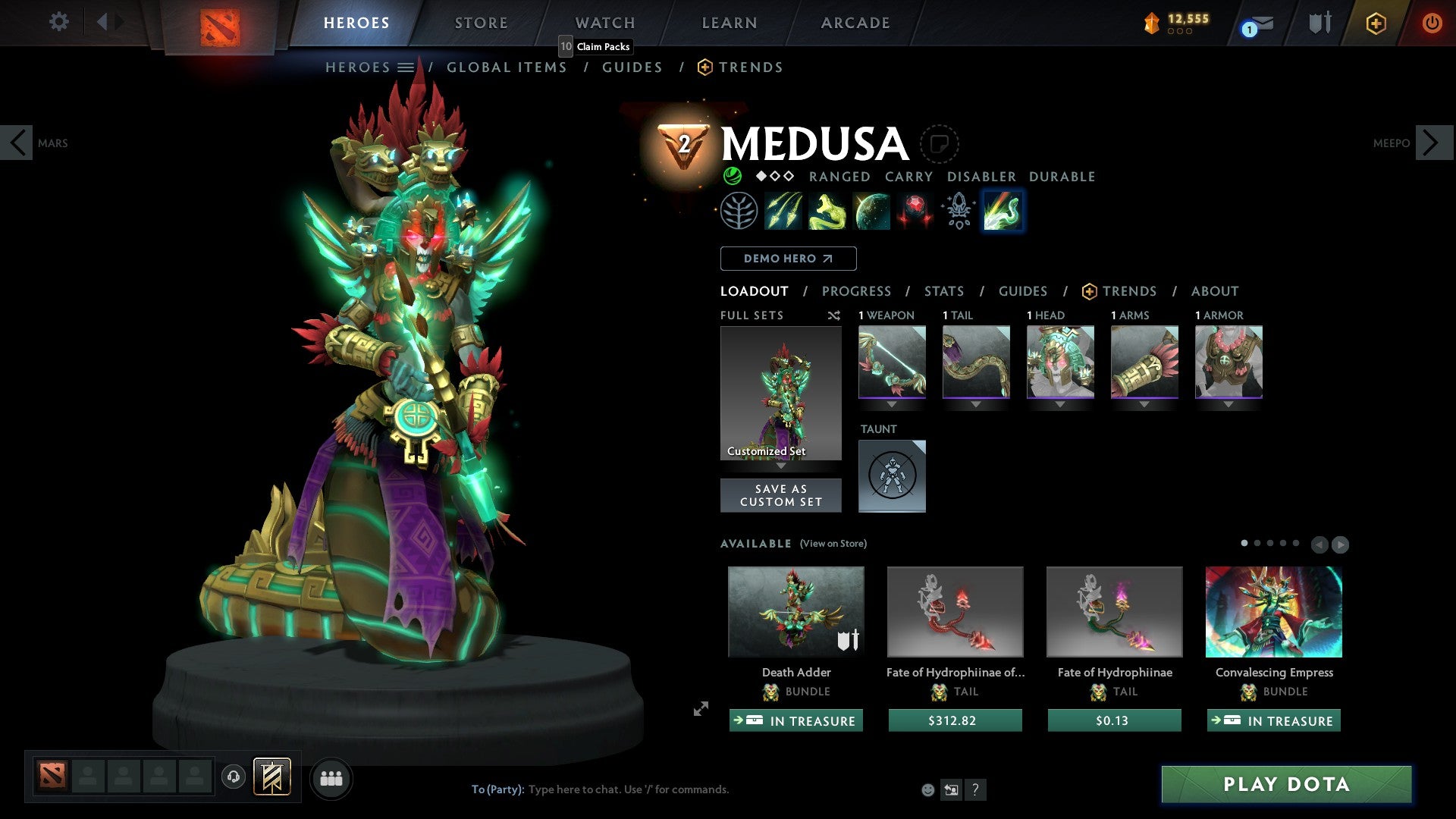
Task: Open the heroes hamburger menu next to HEROES
Action: point(407,67)
